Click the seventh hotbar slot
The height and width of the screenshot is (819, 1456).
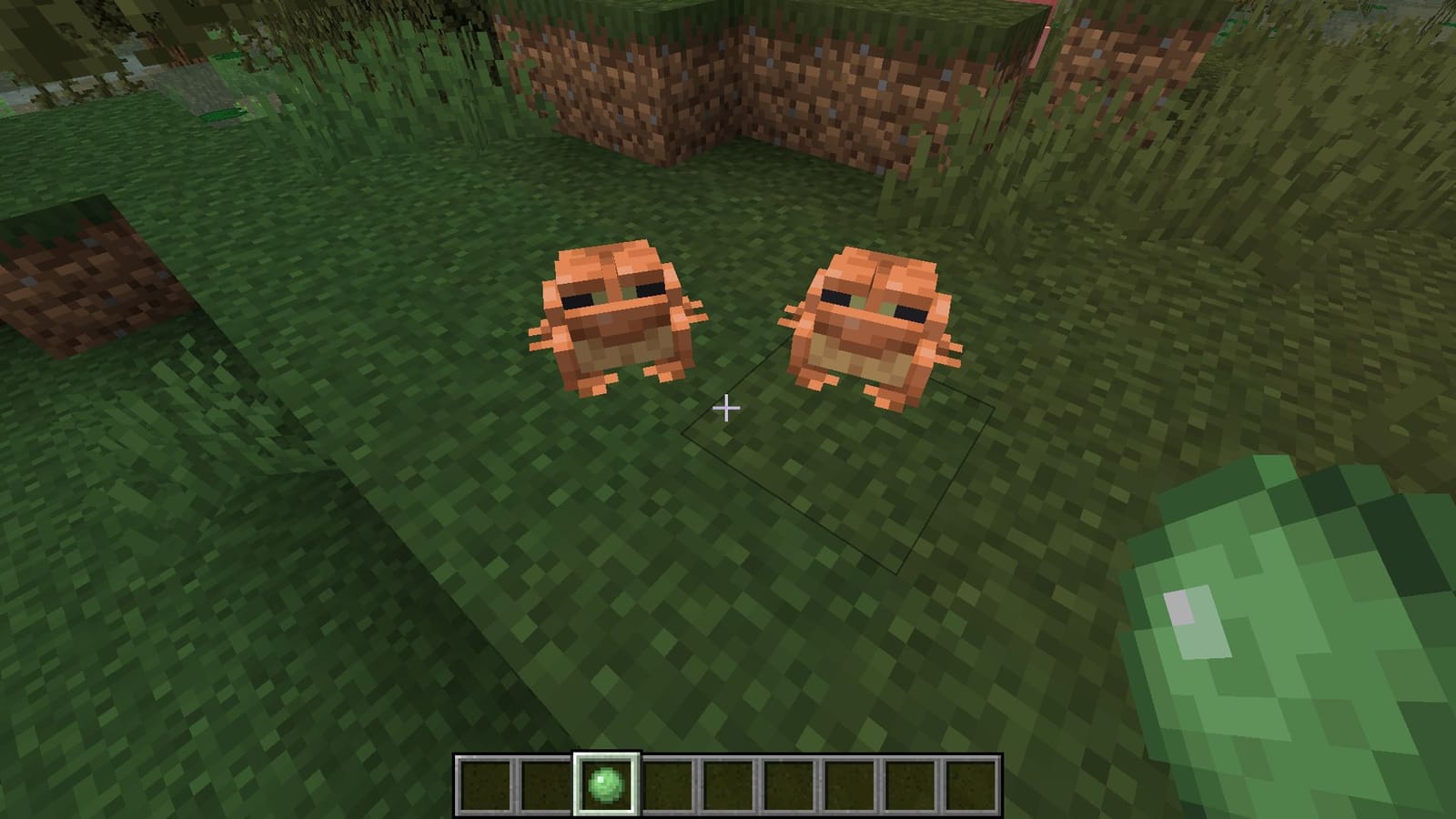coord(847,784)
